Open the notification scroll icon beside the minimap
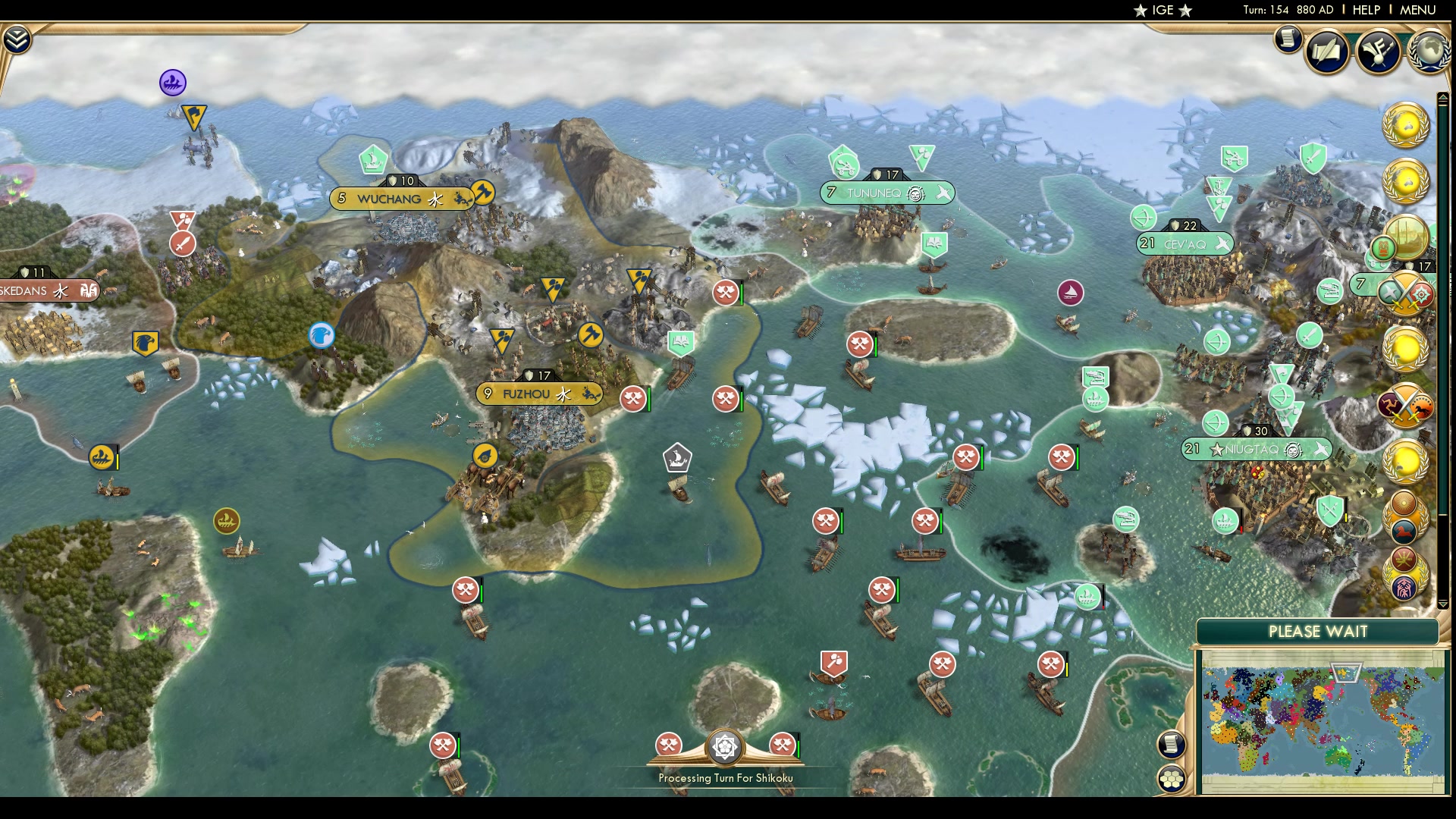The image size is (1456, 819). 1171,745
